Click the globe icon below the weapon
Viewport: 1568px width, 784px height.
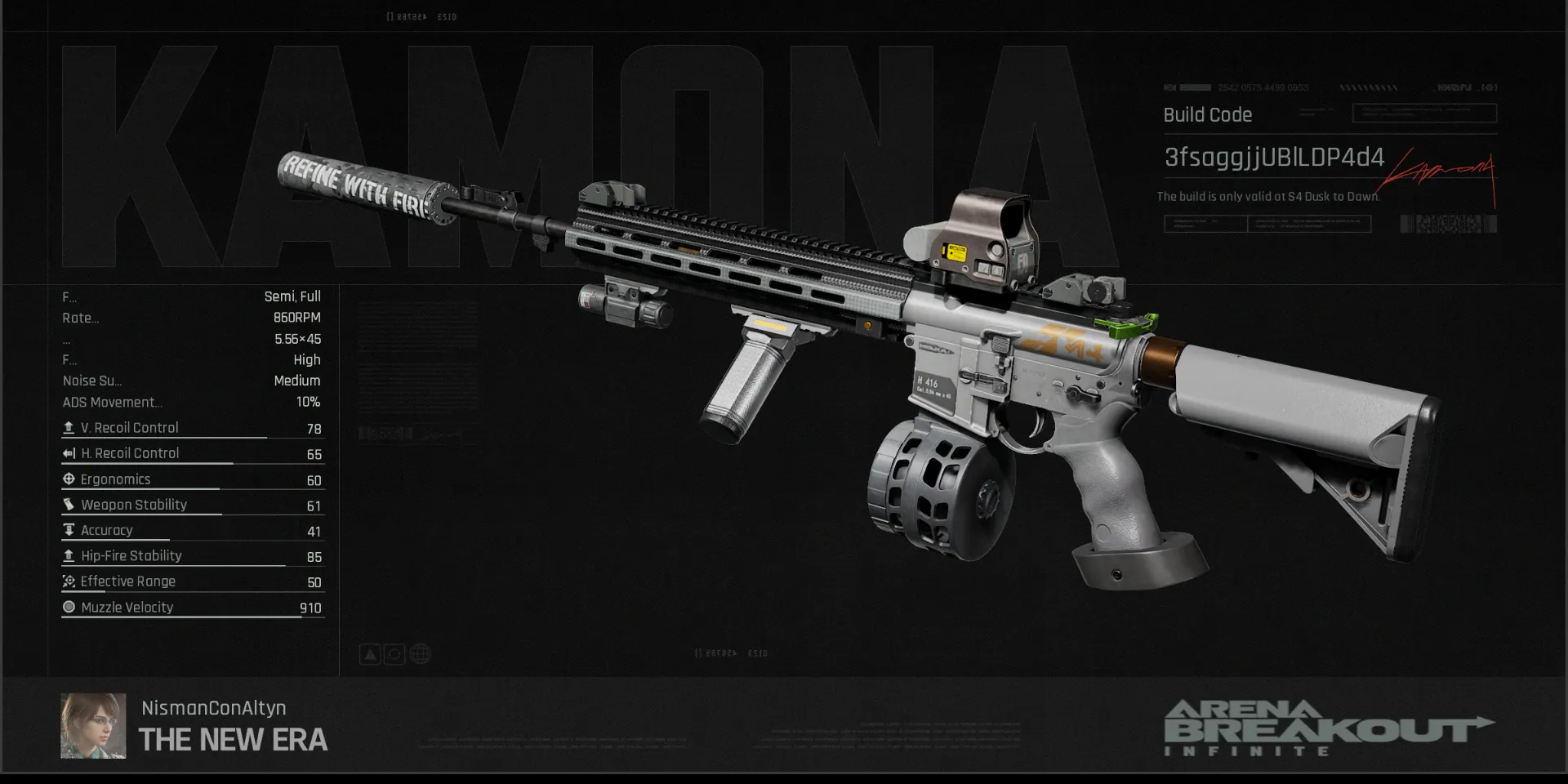(x=420, y=654)
